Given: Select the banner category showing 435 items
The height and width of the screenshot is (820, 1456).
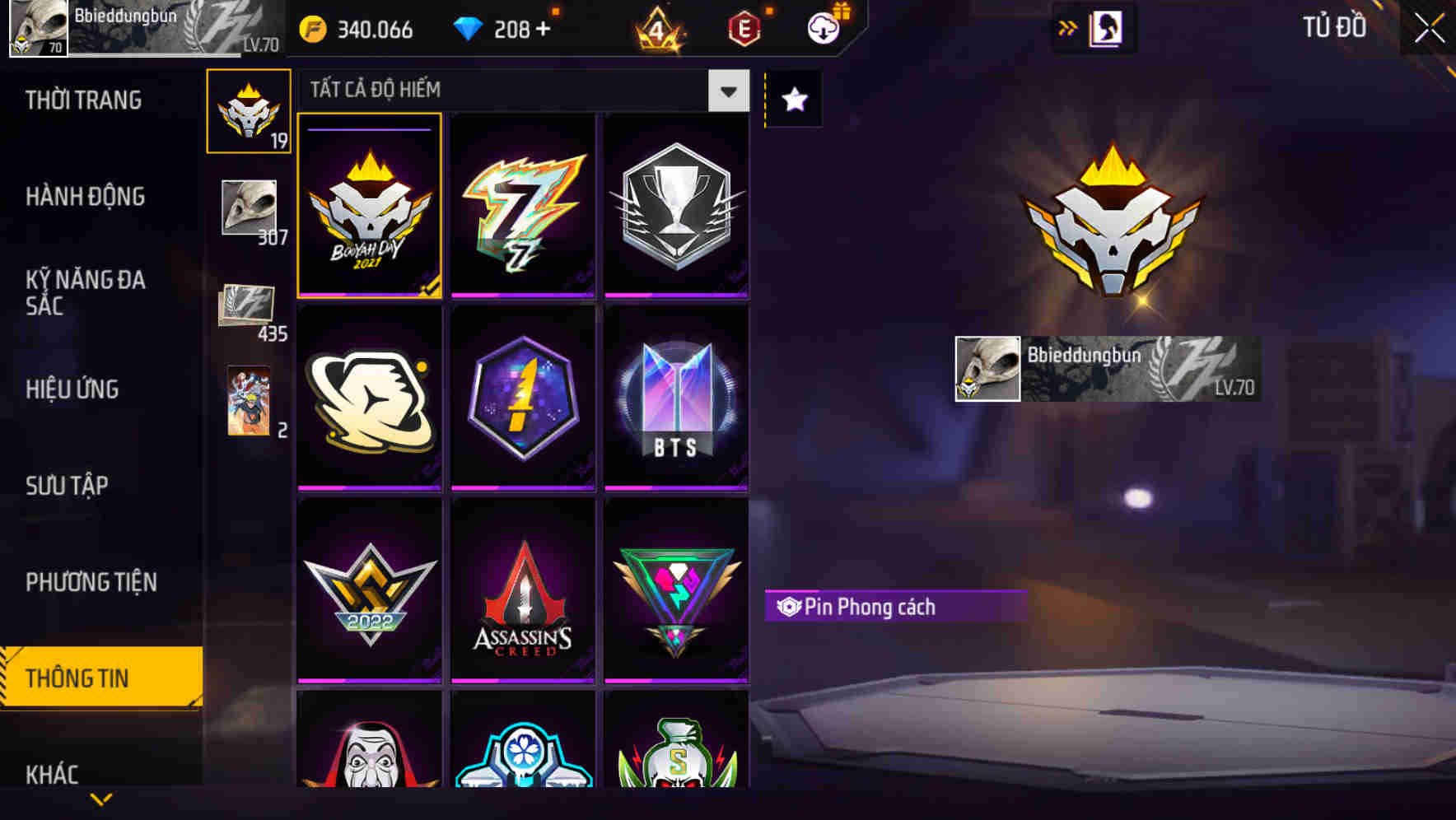Looking at the screenshot, I should [x=247, y=306].
